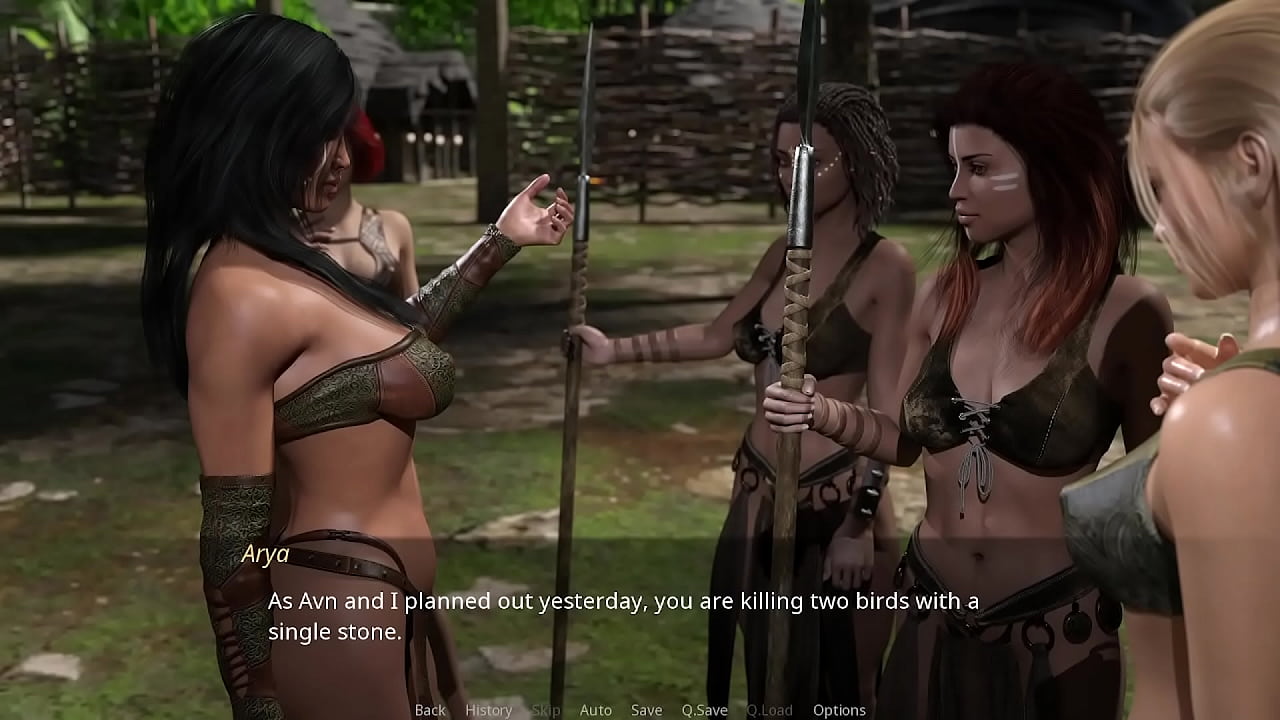Open the Save game screen
The image size is (1280, 720).
point(646,710)
